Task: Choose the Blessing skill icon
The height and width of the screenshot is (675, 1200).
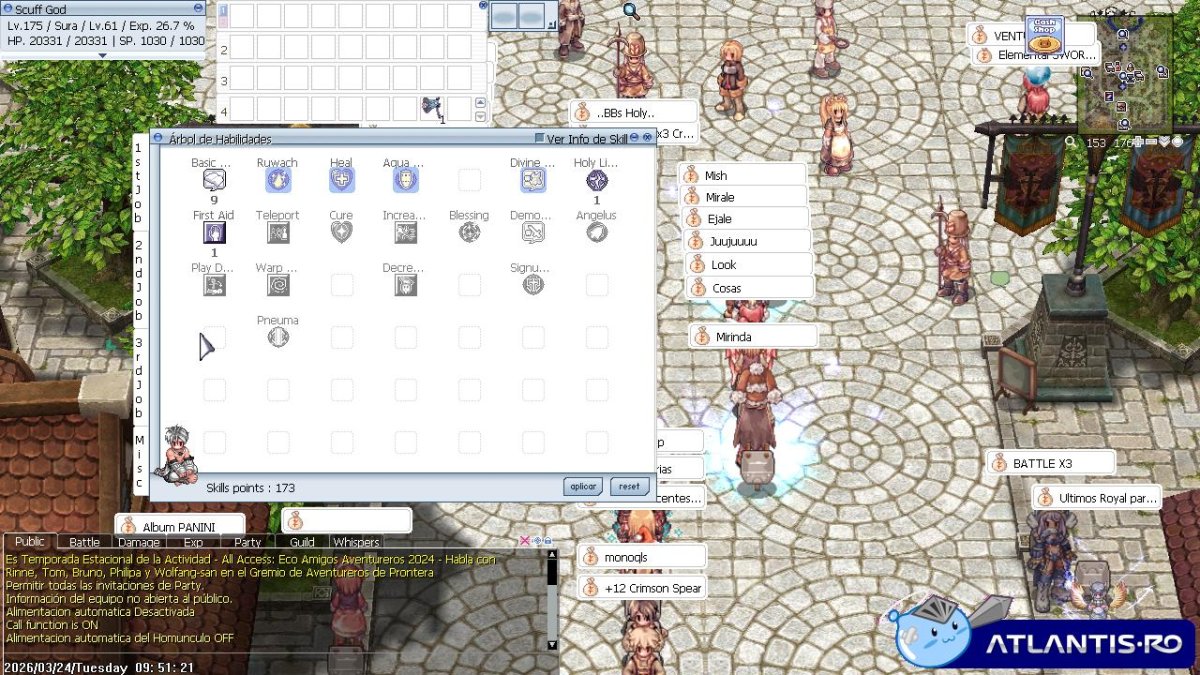Action: click(x=469, y=233)
